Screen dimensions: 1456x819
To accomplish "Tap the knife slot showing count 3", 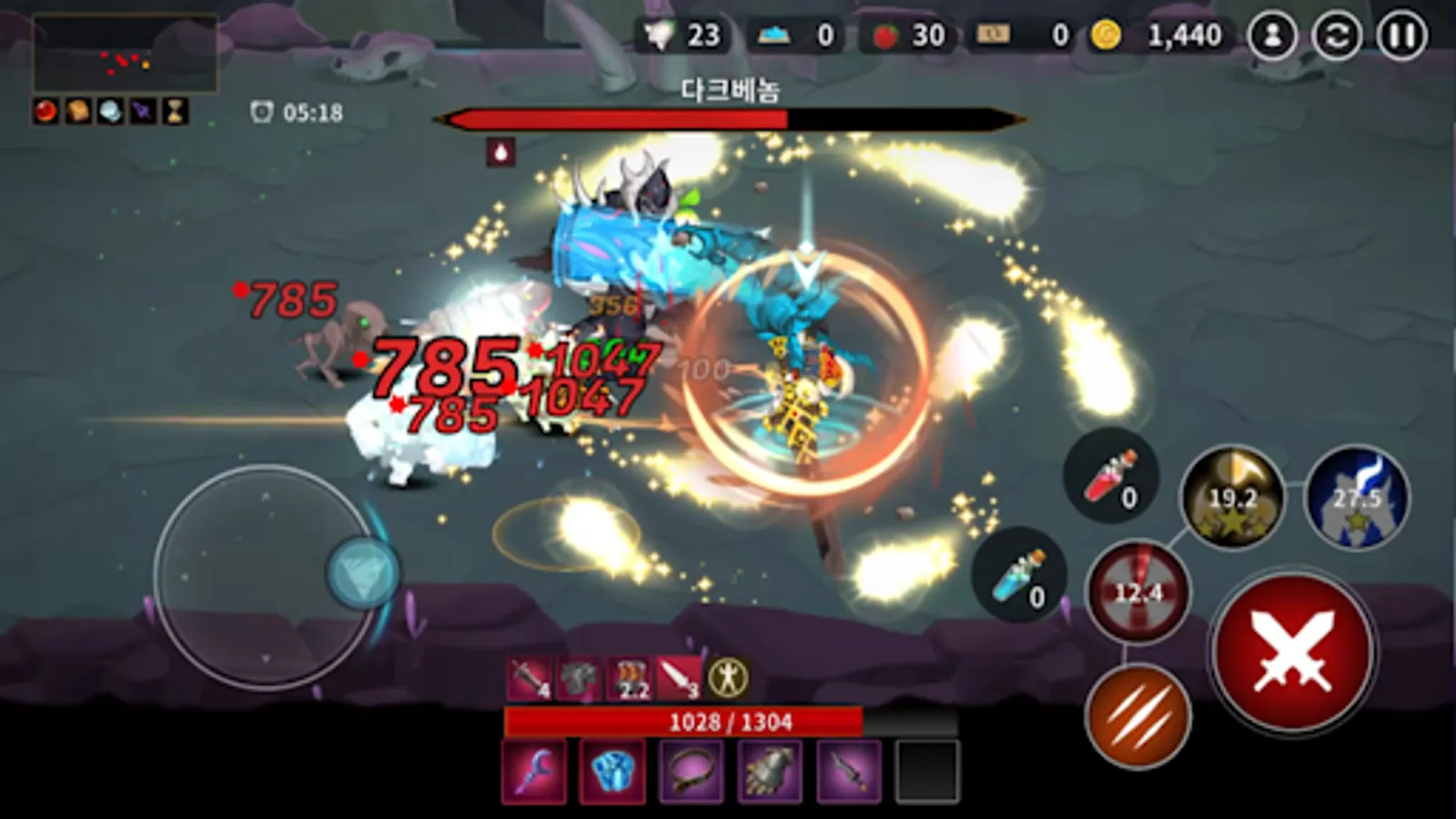I will click(x=679, y=680).
